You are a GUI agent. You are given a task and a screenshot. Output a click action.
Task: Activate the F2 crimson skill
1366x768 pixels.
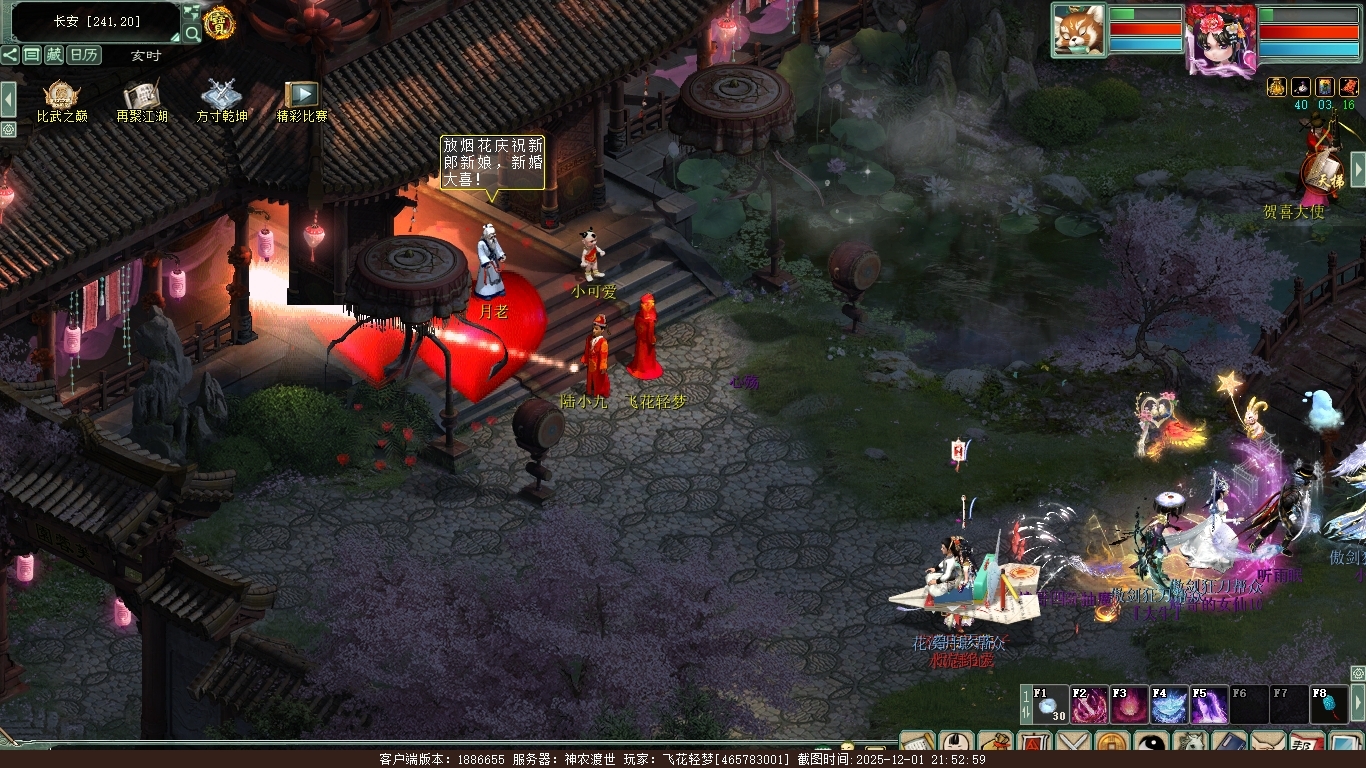1089,704
